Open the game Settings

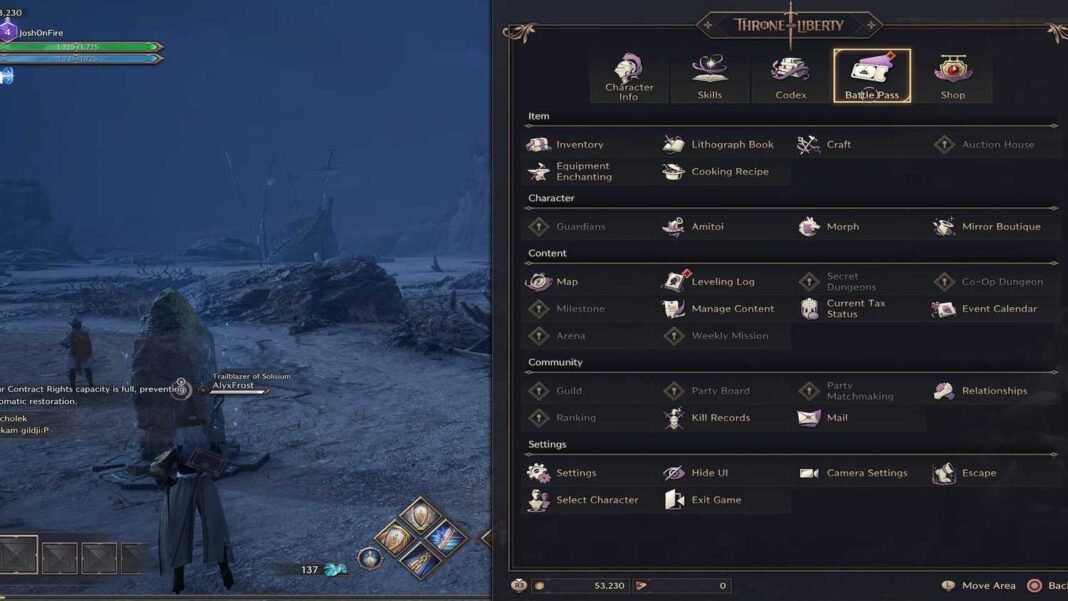pos(575,473)
